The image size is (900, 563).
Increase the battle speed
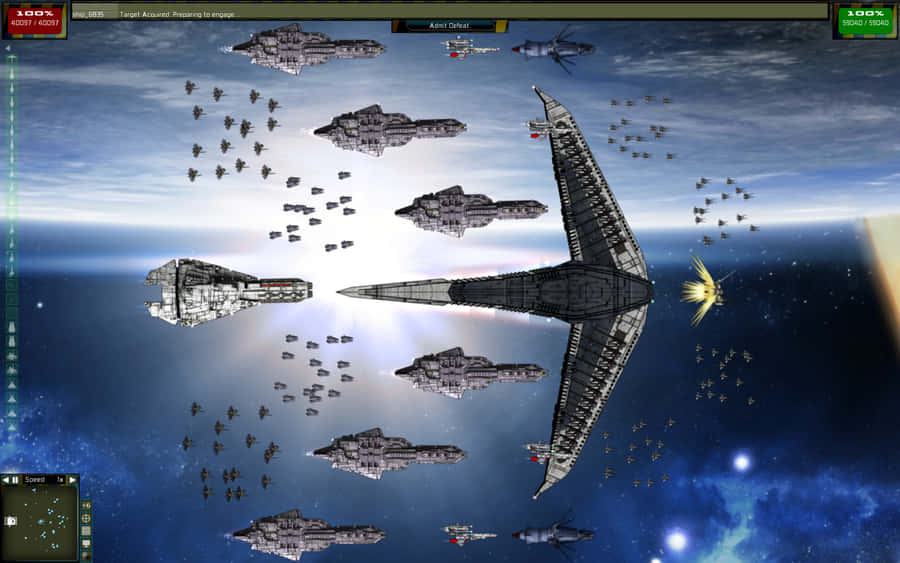click(x=72, y=480)
